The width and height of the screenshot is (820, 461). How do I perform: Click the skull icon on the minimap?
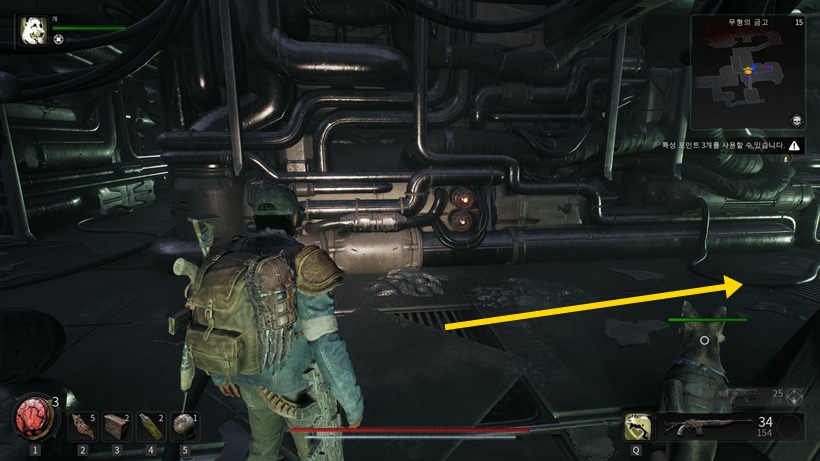797,118
